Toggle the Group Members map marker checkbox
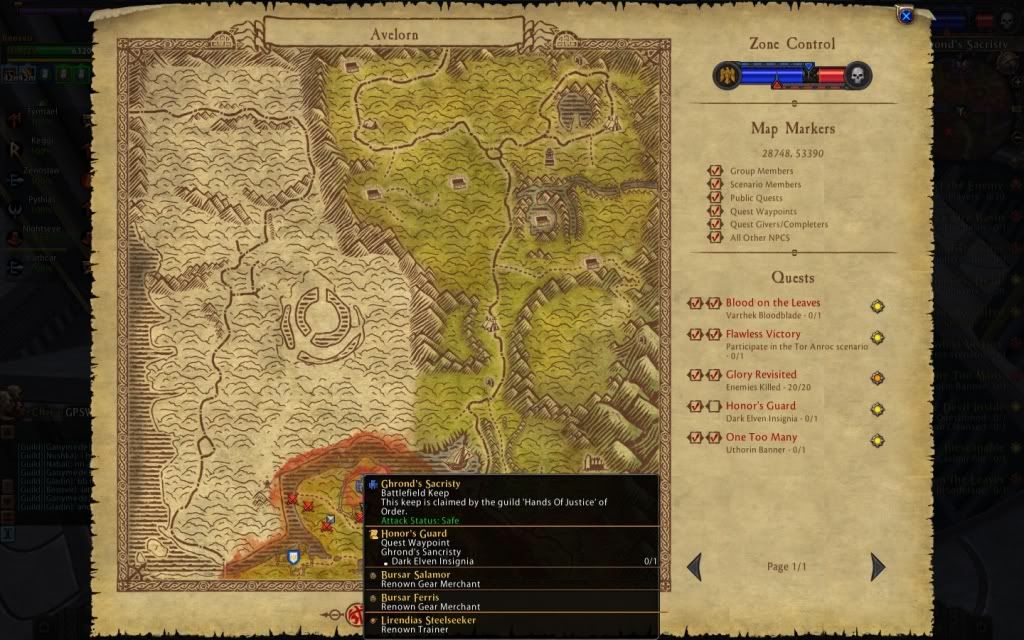This screenshot has width=1024, height=640. point(715,172)
